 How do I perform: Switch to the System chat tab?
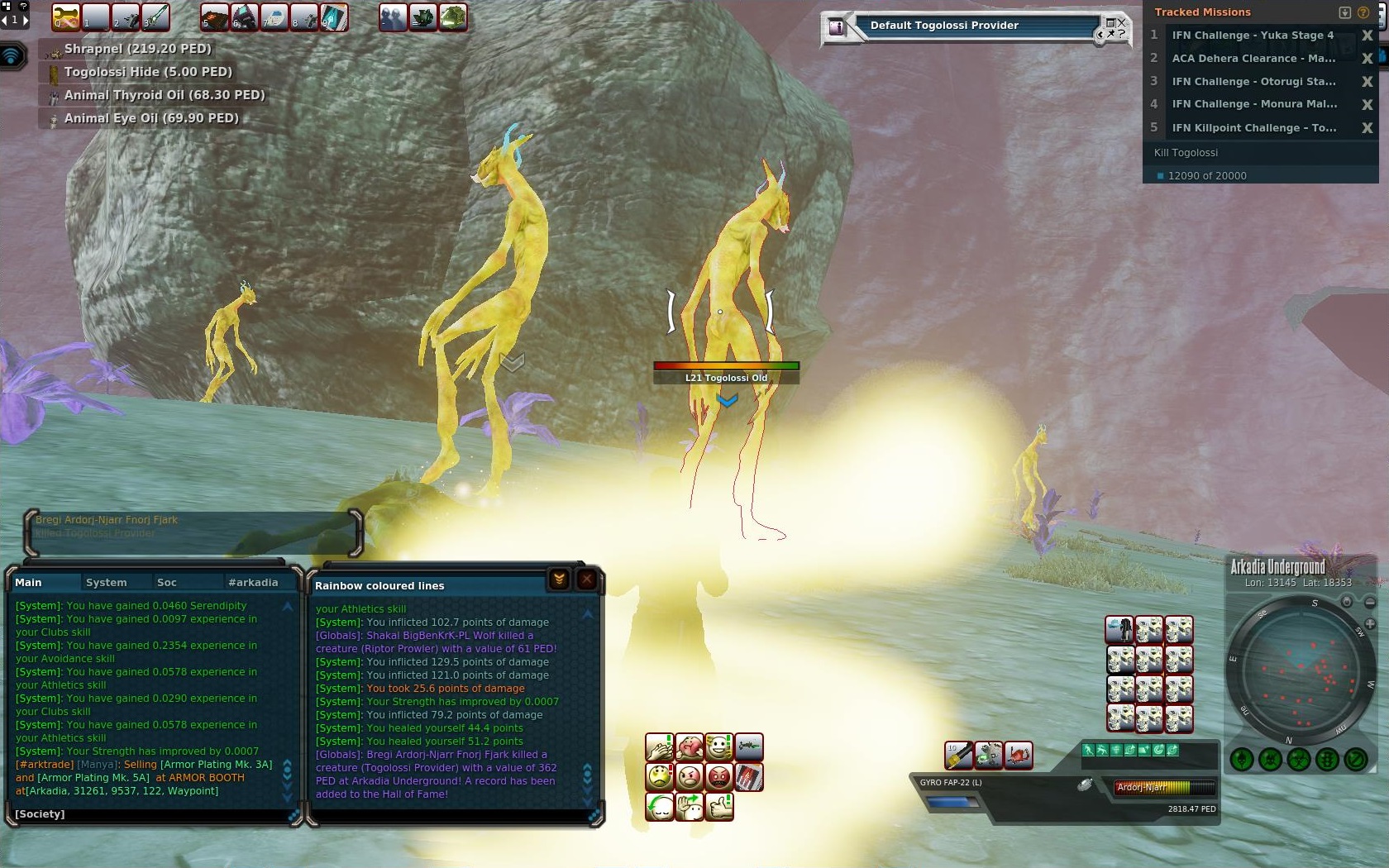tap(107, 582)
